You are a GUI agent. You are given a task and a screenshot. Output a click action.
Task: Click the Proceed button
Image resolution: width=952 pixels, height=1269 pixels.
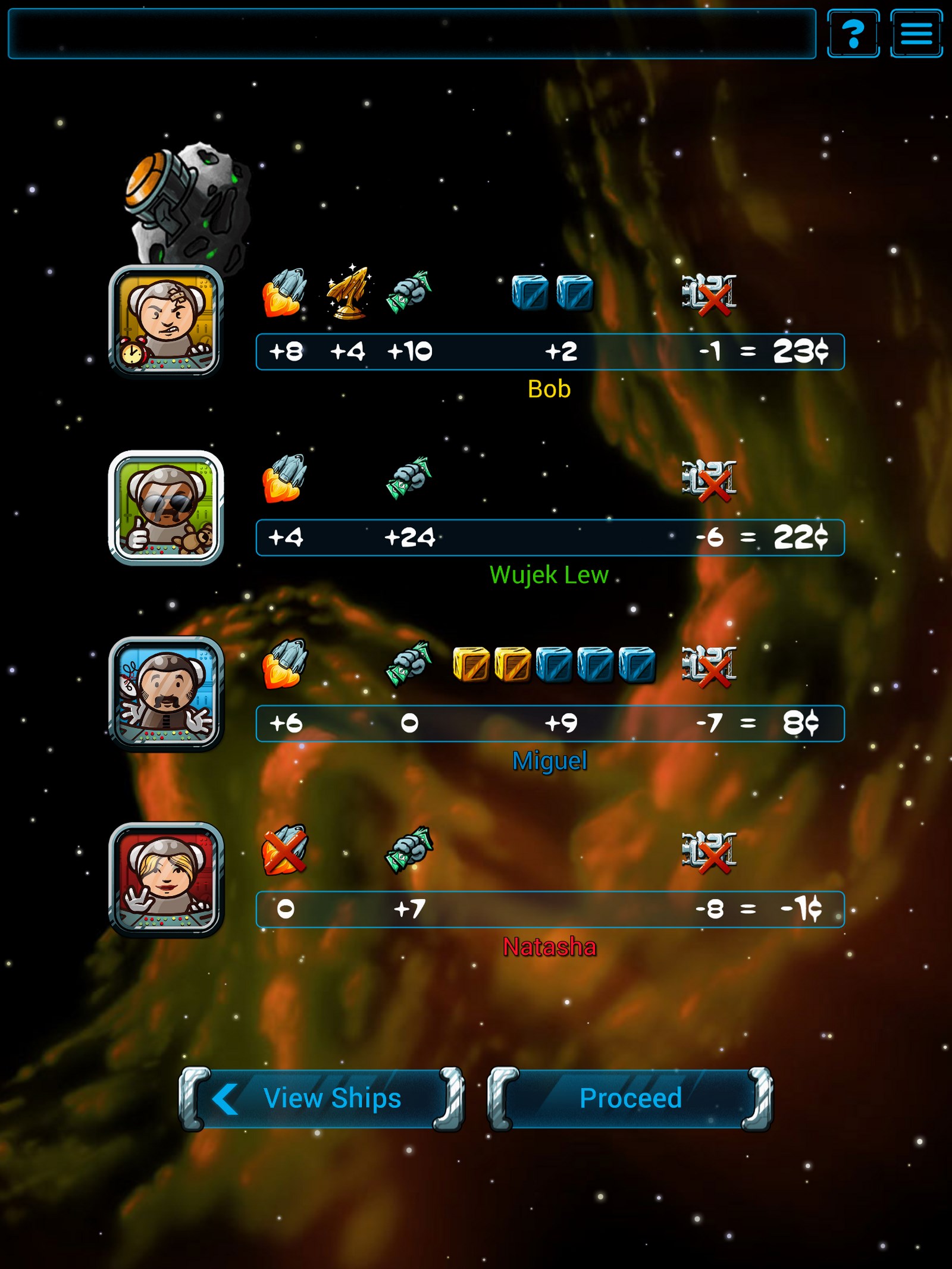(x=630, y=1098)
